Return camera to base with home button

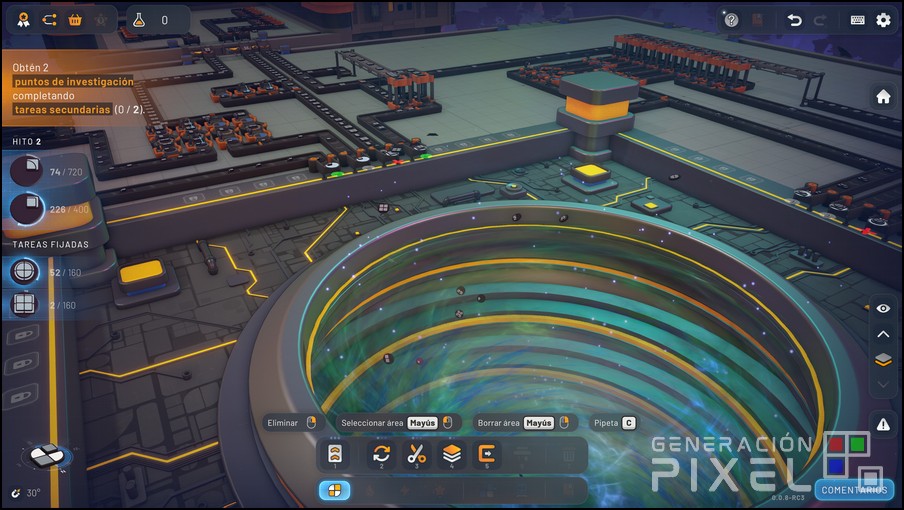tap(883, 97)
